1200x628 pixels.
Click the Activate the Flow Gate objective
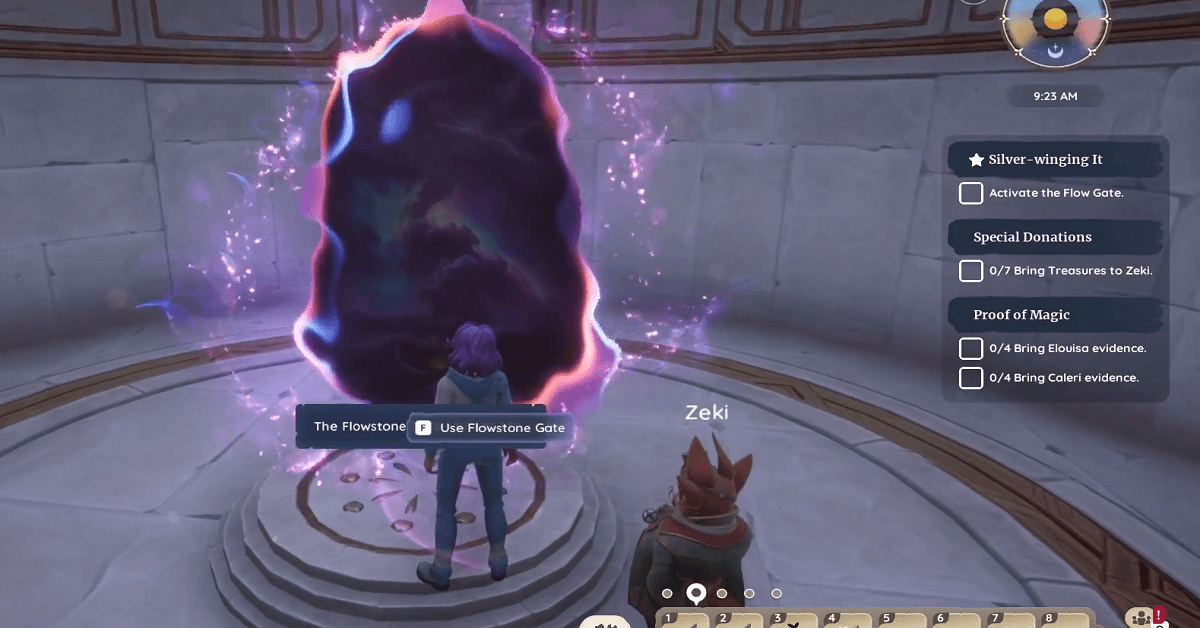1055,193
